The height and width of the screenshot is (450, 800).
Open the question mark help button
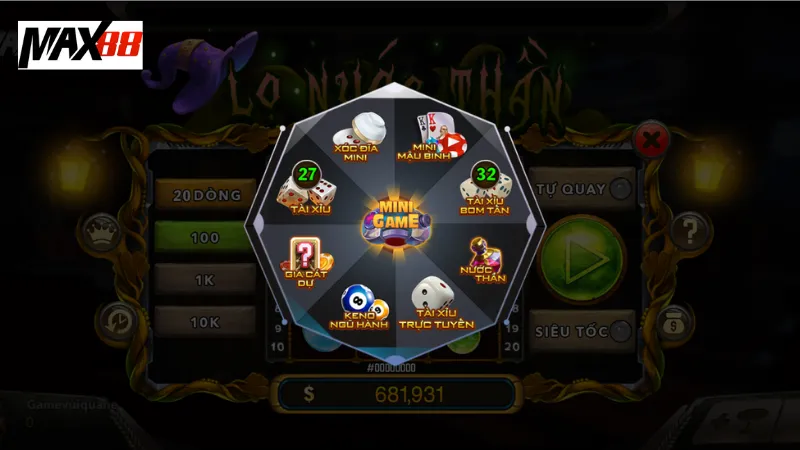(x=689, y=231)
